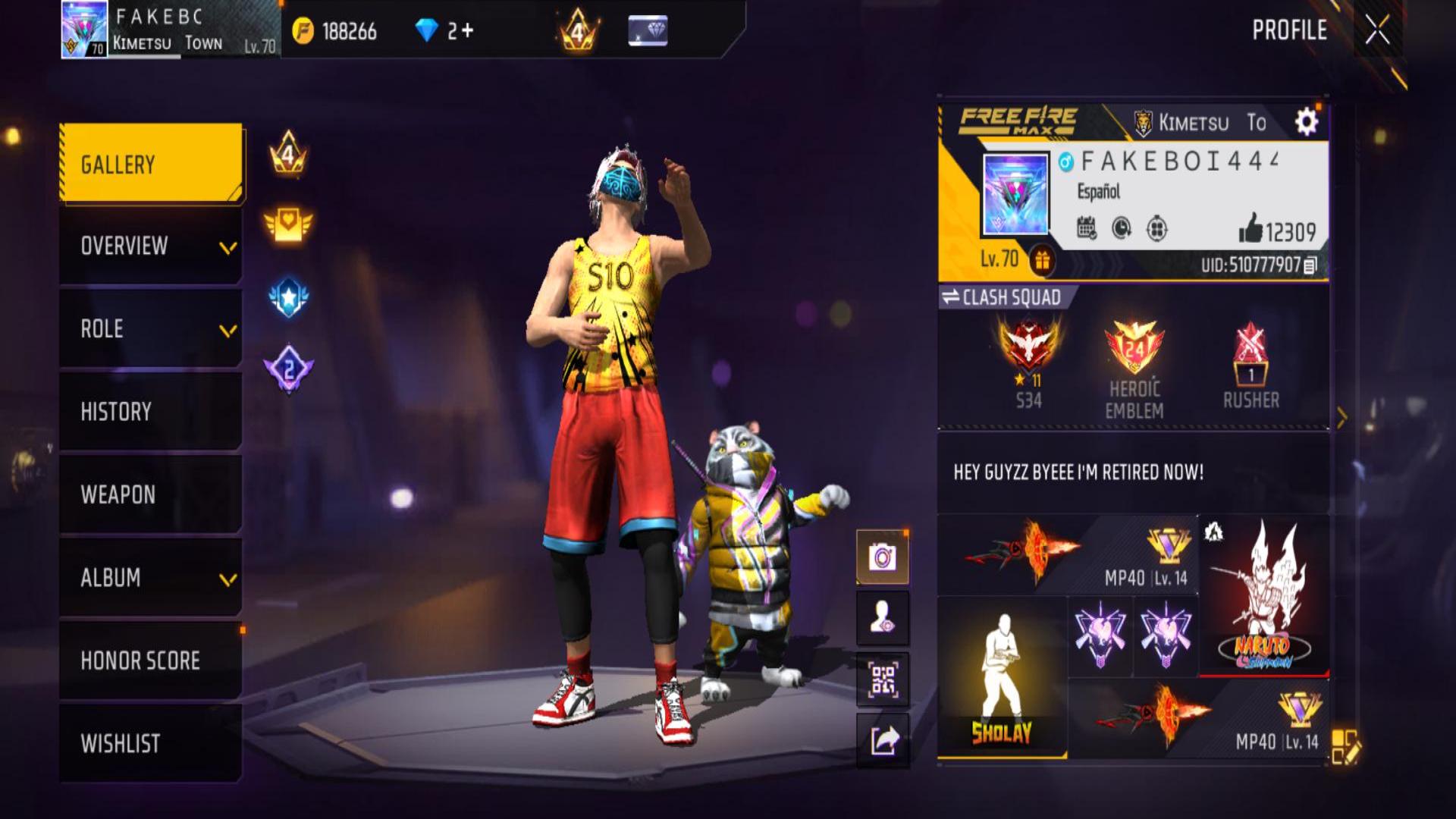Select the Sholay emote tile
The height and width of the screenshot is (819, 1456).
[1002, 677]
